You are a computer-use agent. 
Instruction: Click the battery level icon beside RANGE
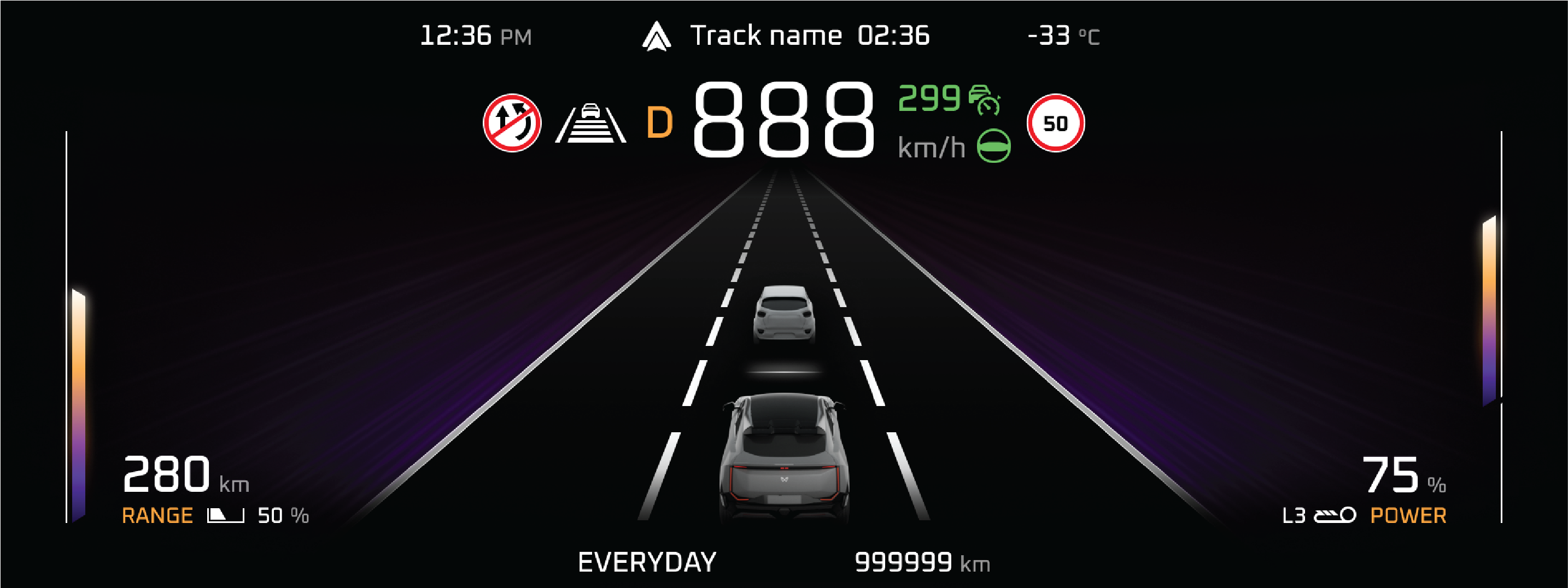pos(225,515)
